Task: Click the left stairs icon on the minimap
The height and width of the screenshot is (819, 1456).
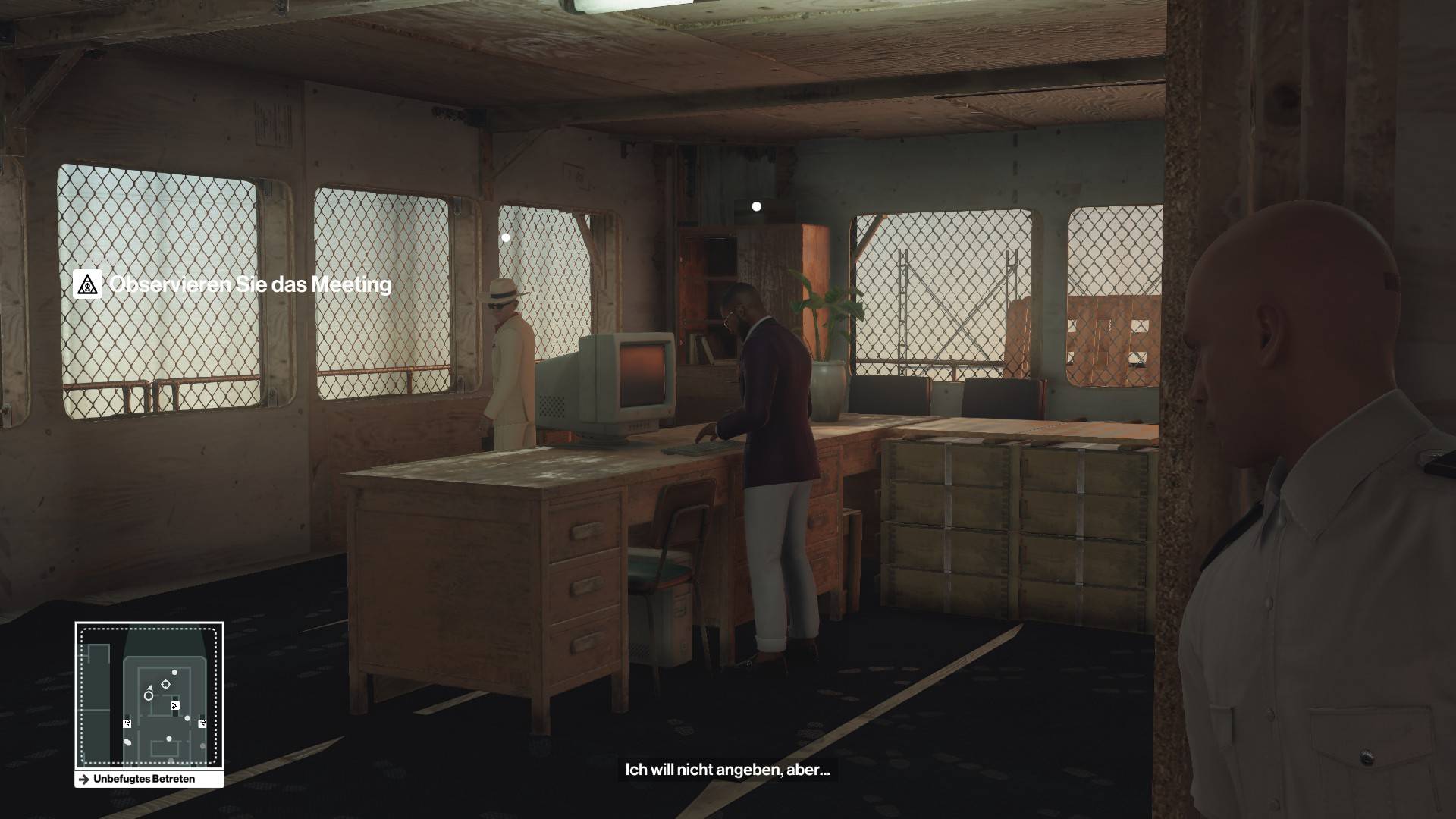Action: [x=127, y=723]
